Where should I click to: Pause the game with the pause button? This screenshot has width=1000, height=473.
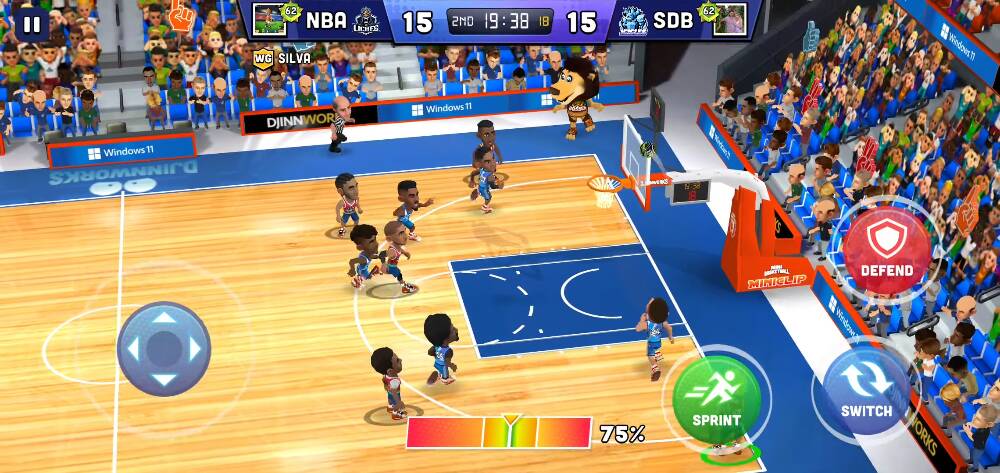tap(32, 24)
